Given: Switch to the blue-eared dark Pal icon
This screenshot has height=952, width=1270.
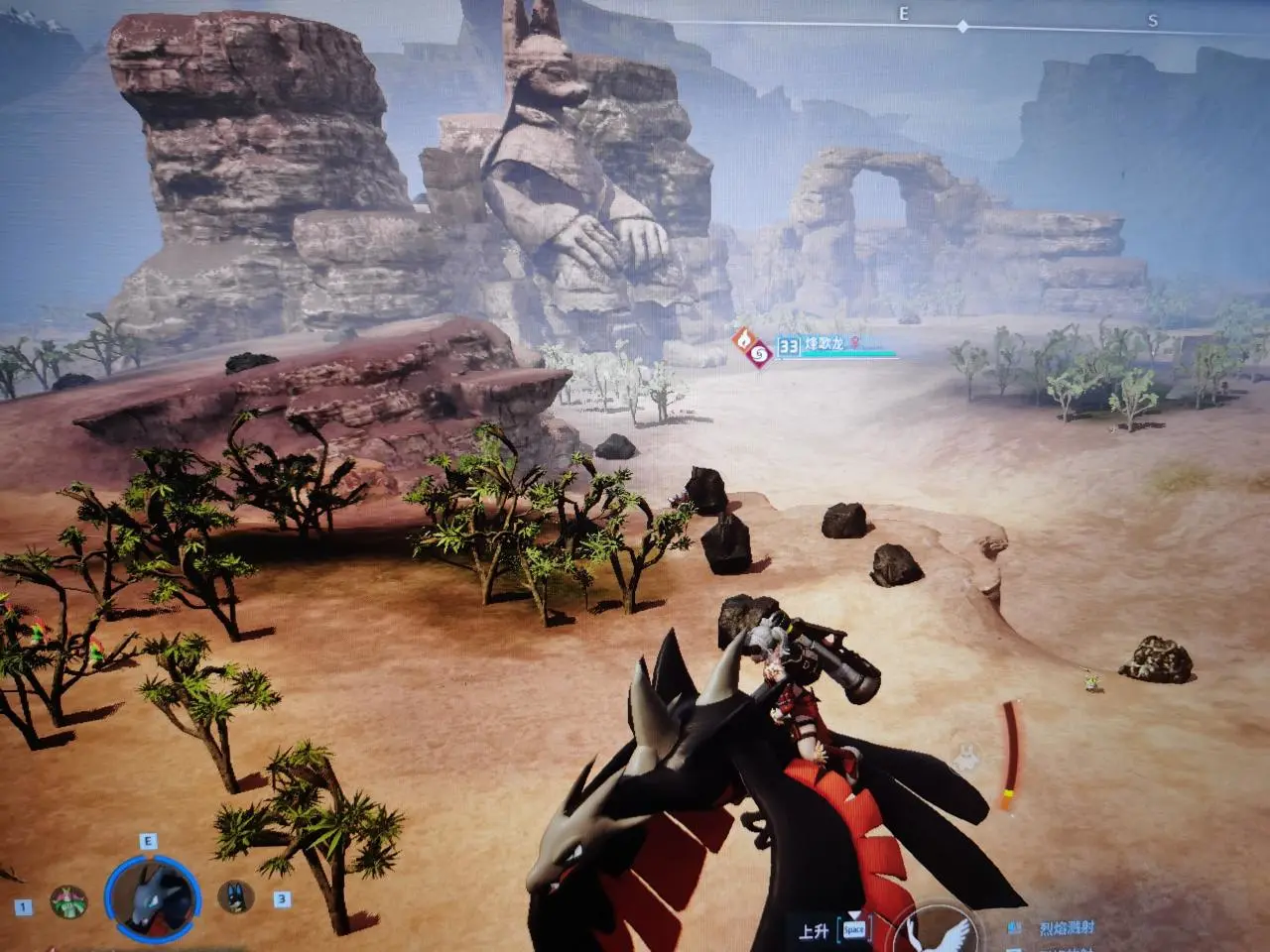Looking at the screenshot, I should click(x=235, y=897).
